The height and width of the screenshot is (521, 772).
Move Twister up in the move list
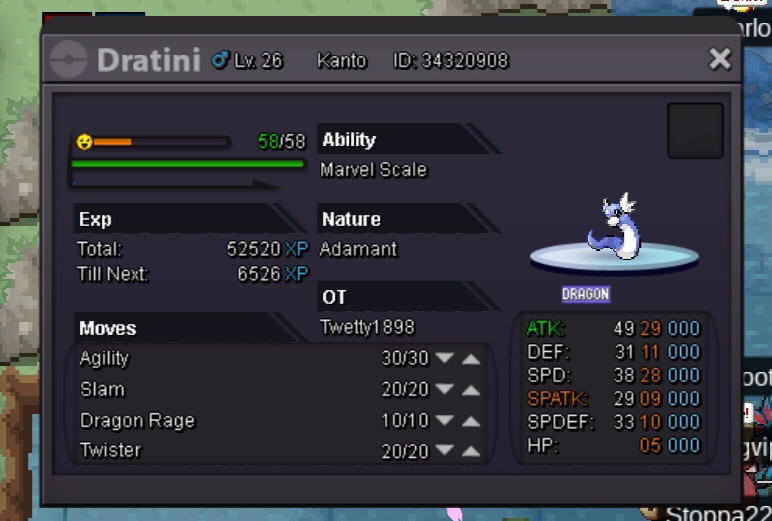point(471,452)
